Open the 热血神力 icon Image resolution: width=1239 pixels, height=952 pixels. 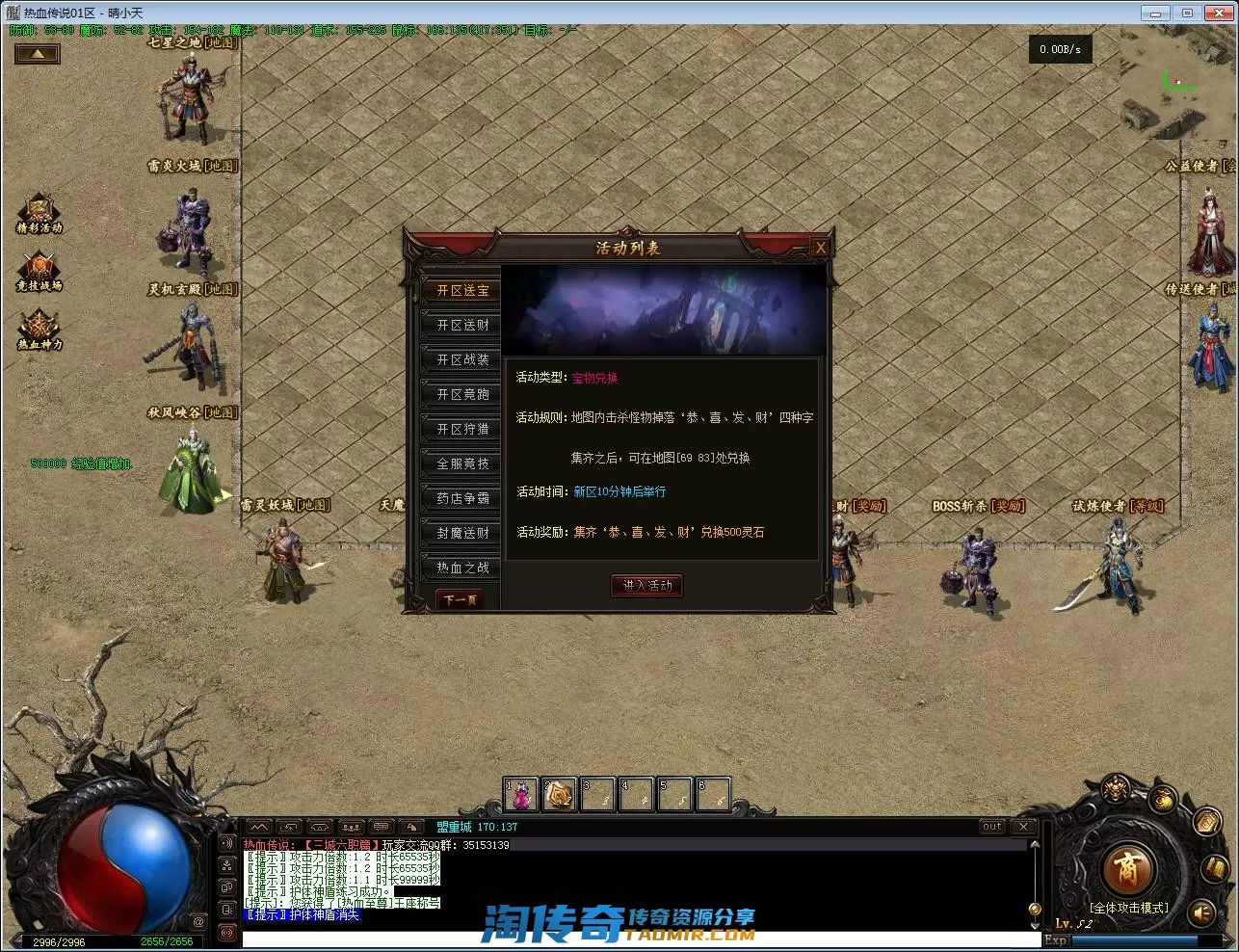[40, 330]
